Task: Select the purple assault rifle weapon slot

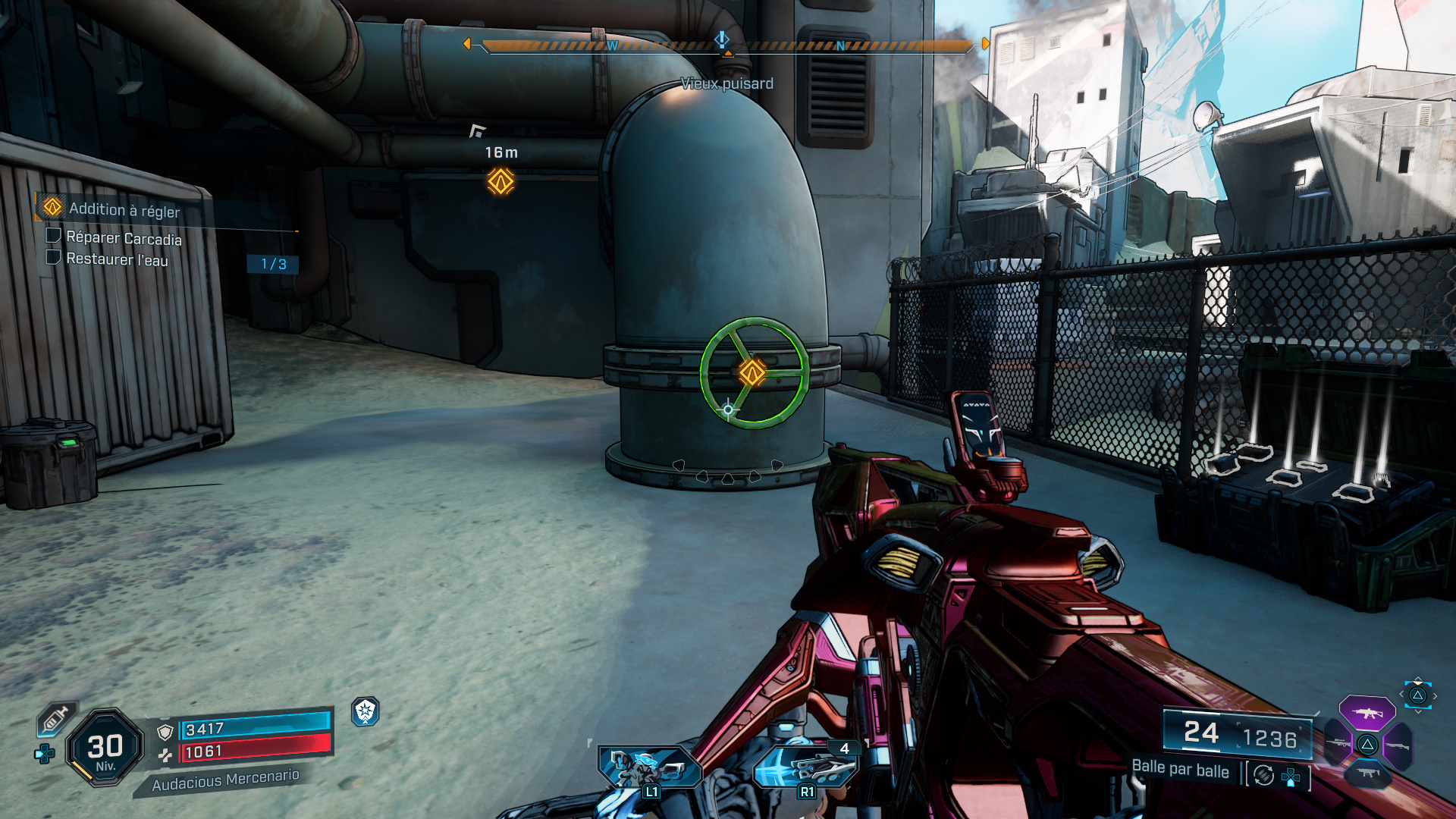Action: click(1367, 713)
